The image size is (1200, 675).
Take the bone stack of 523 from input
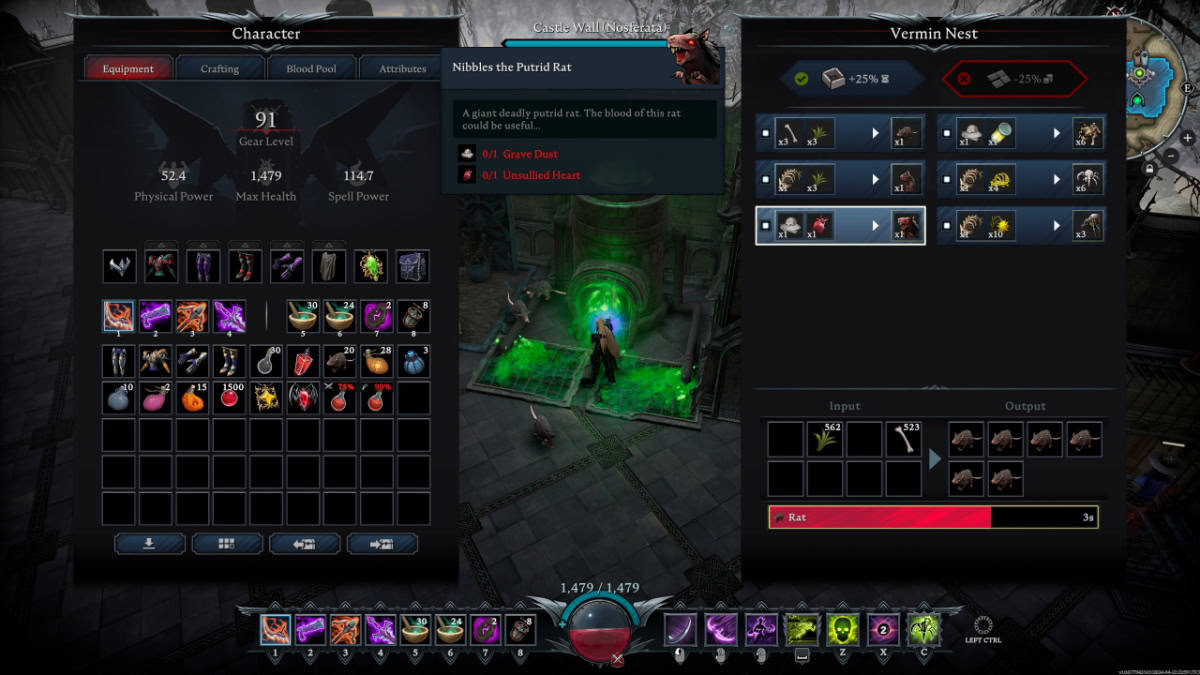(903, 440)
